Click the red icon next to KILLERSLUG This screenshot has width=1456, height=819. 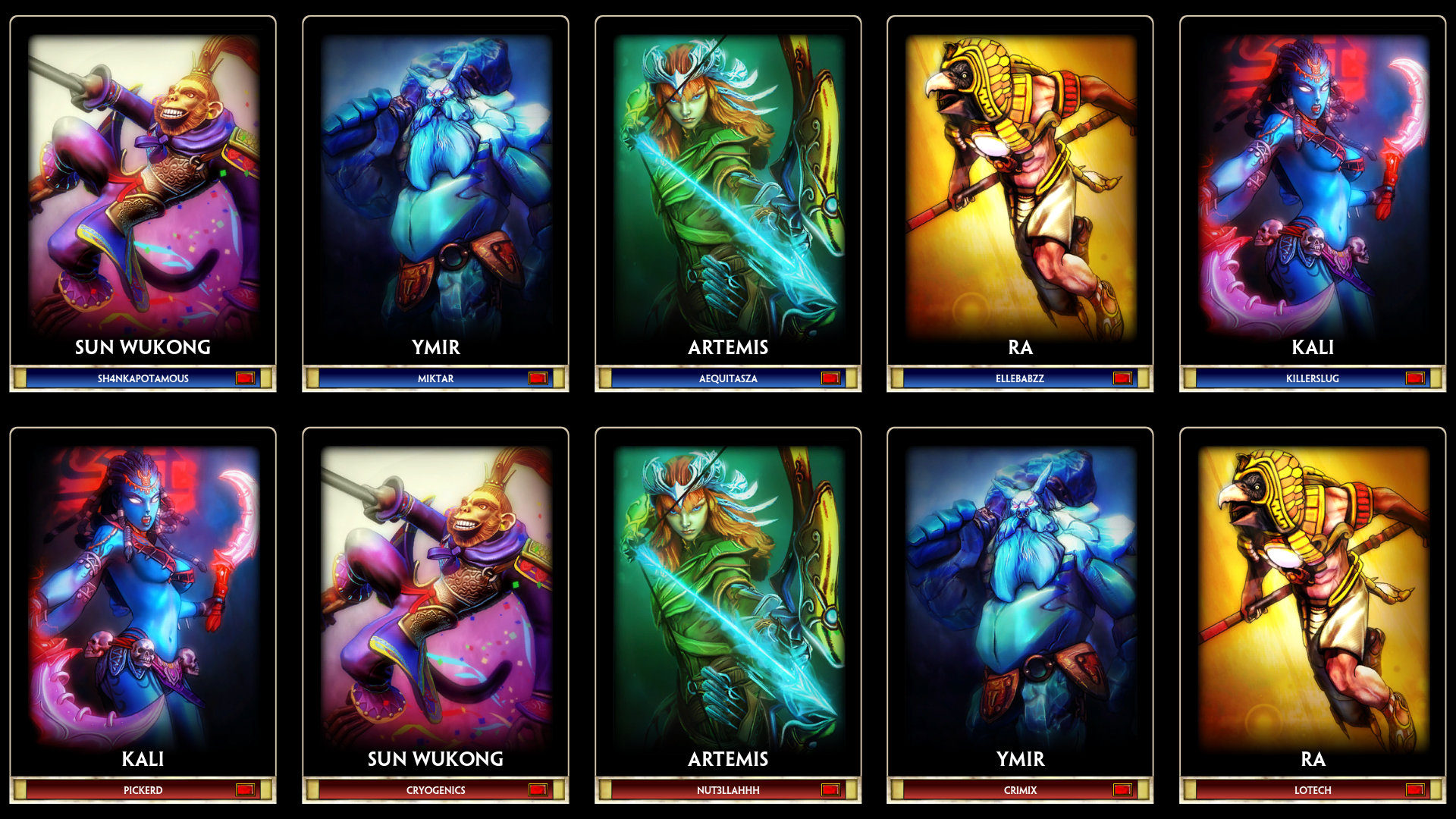click(1414, 378)
